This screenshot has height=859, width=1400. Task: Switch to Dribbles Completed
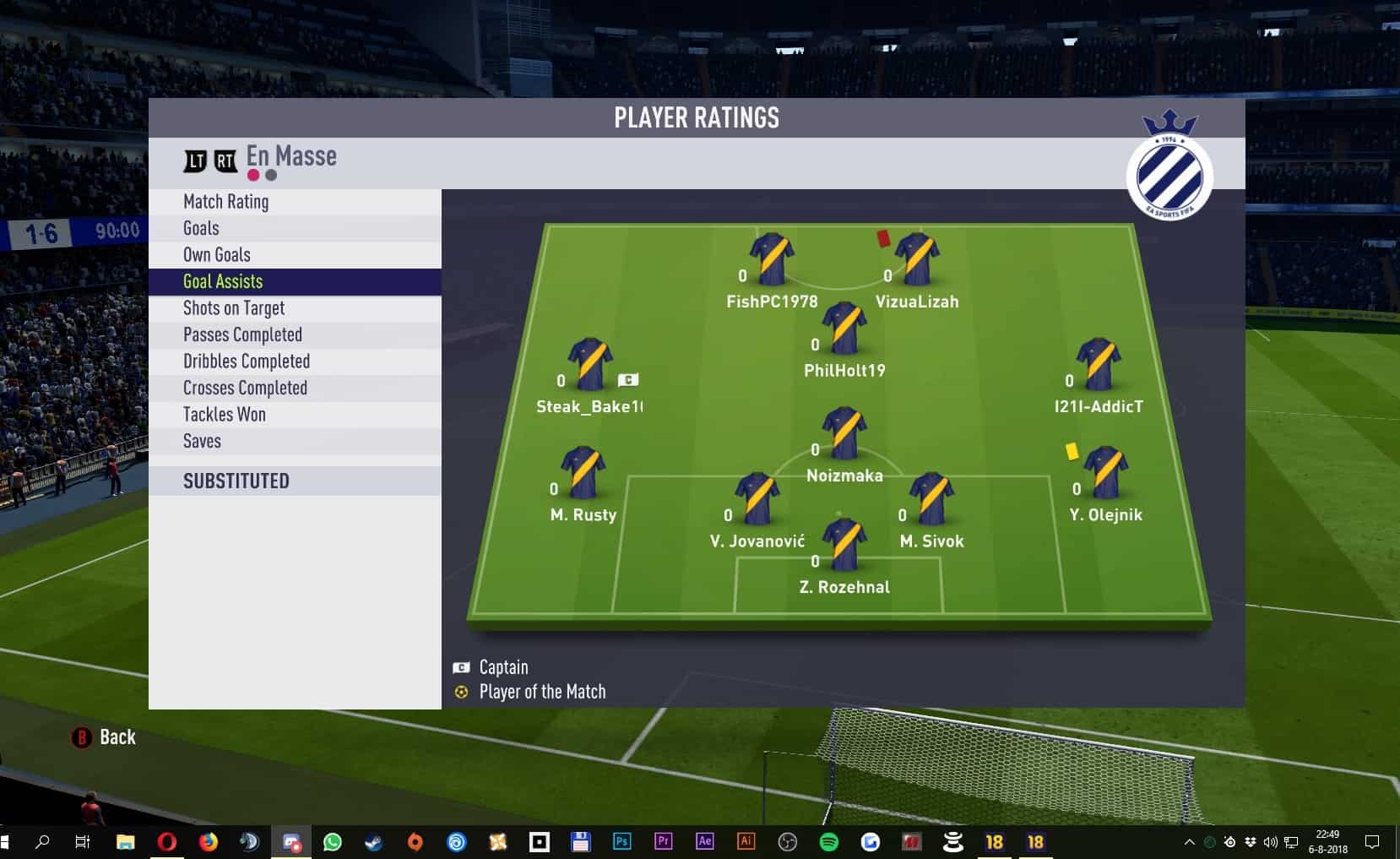247,362
